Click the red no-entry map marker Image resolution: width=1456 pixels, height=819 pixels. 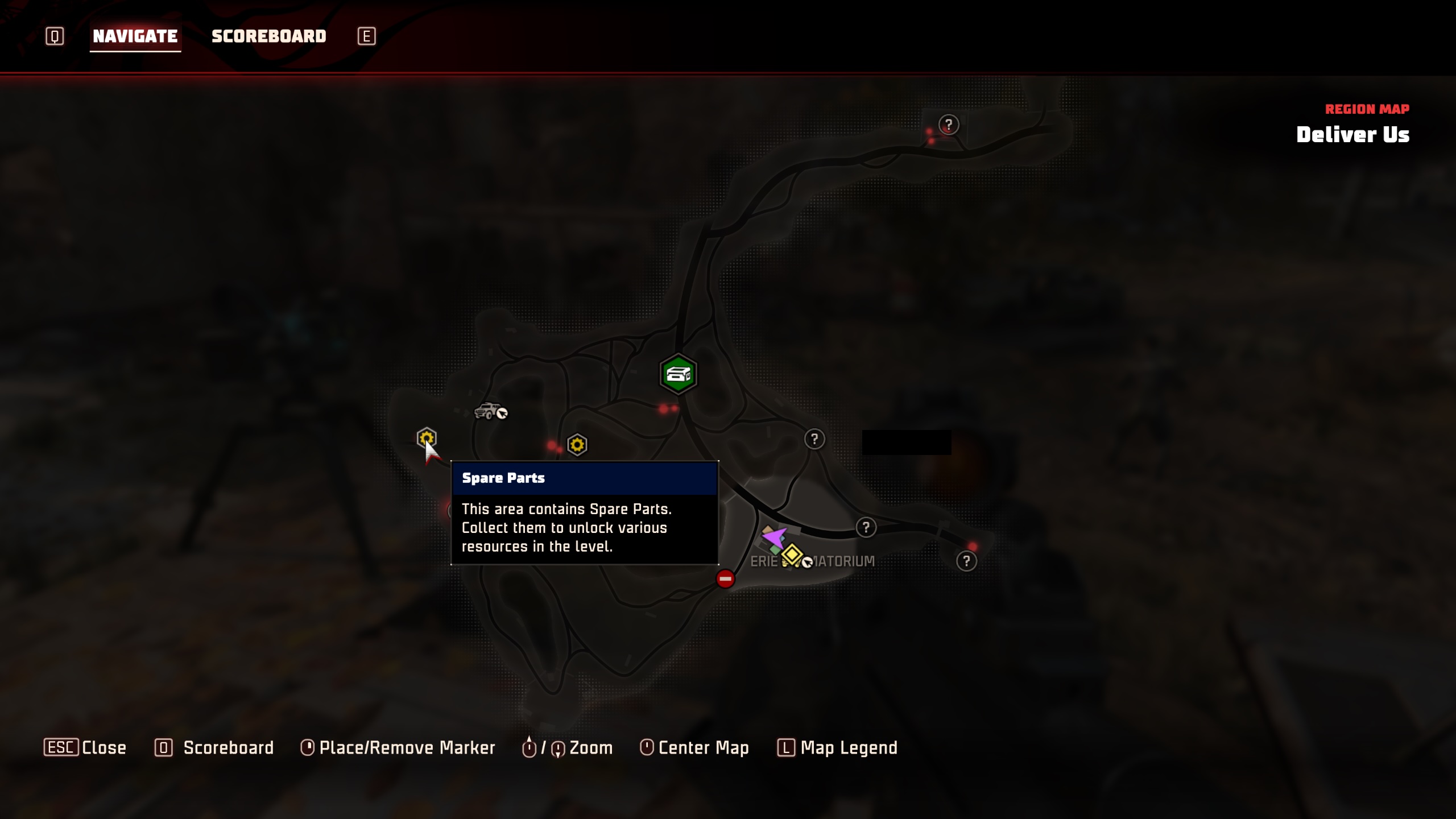[x=725, y=579]
